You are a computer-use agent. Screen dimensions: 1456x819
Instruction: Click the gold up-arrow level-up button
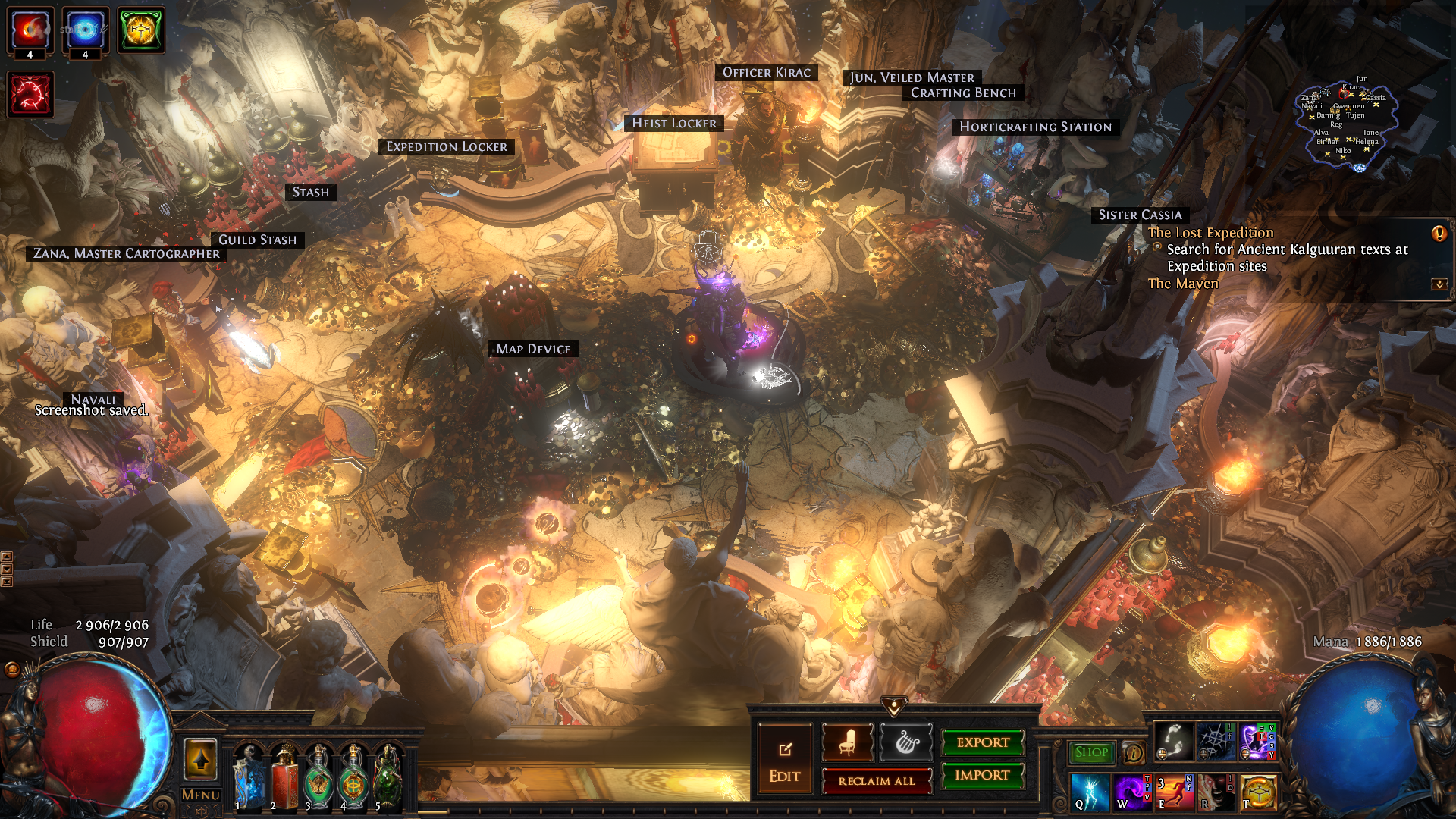click(x=201, y=758)
